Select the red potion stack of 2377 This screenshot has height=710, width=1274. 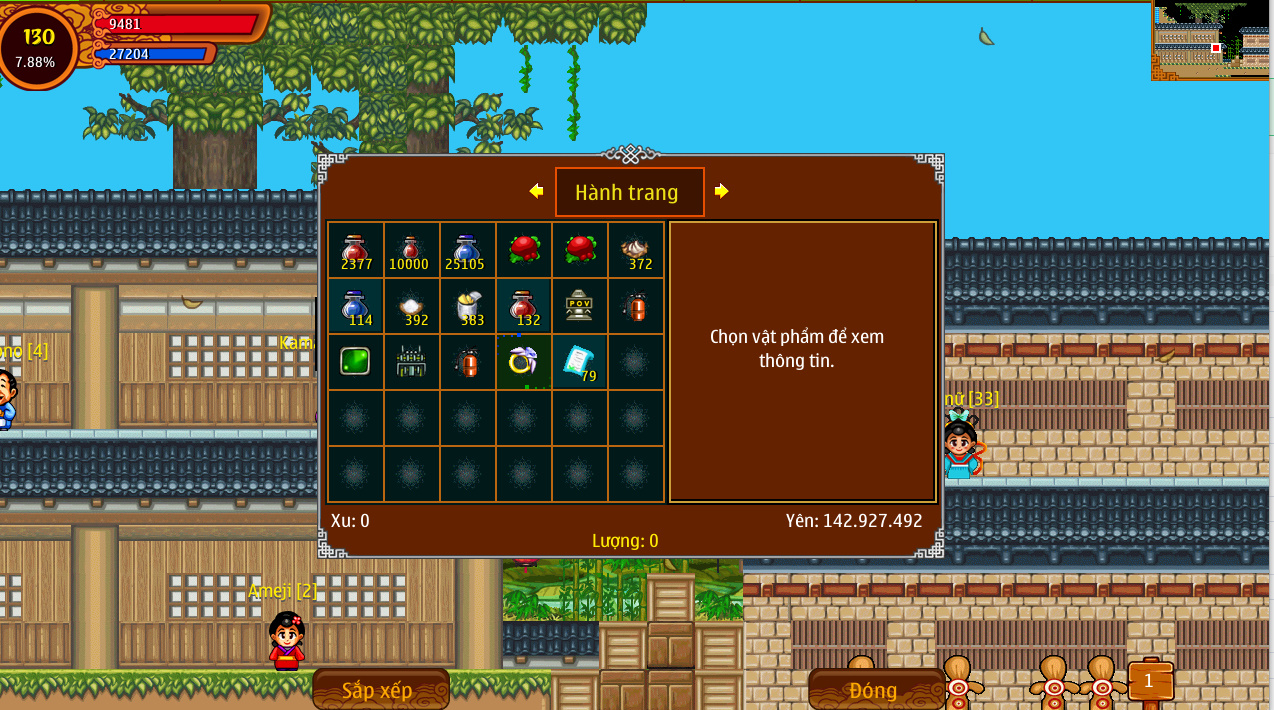click(356, 250)
